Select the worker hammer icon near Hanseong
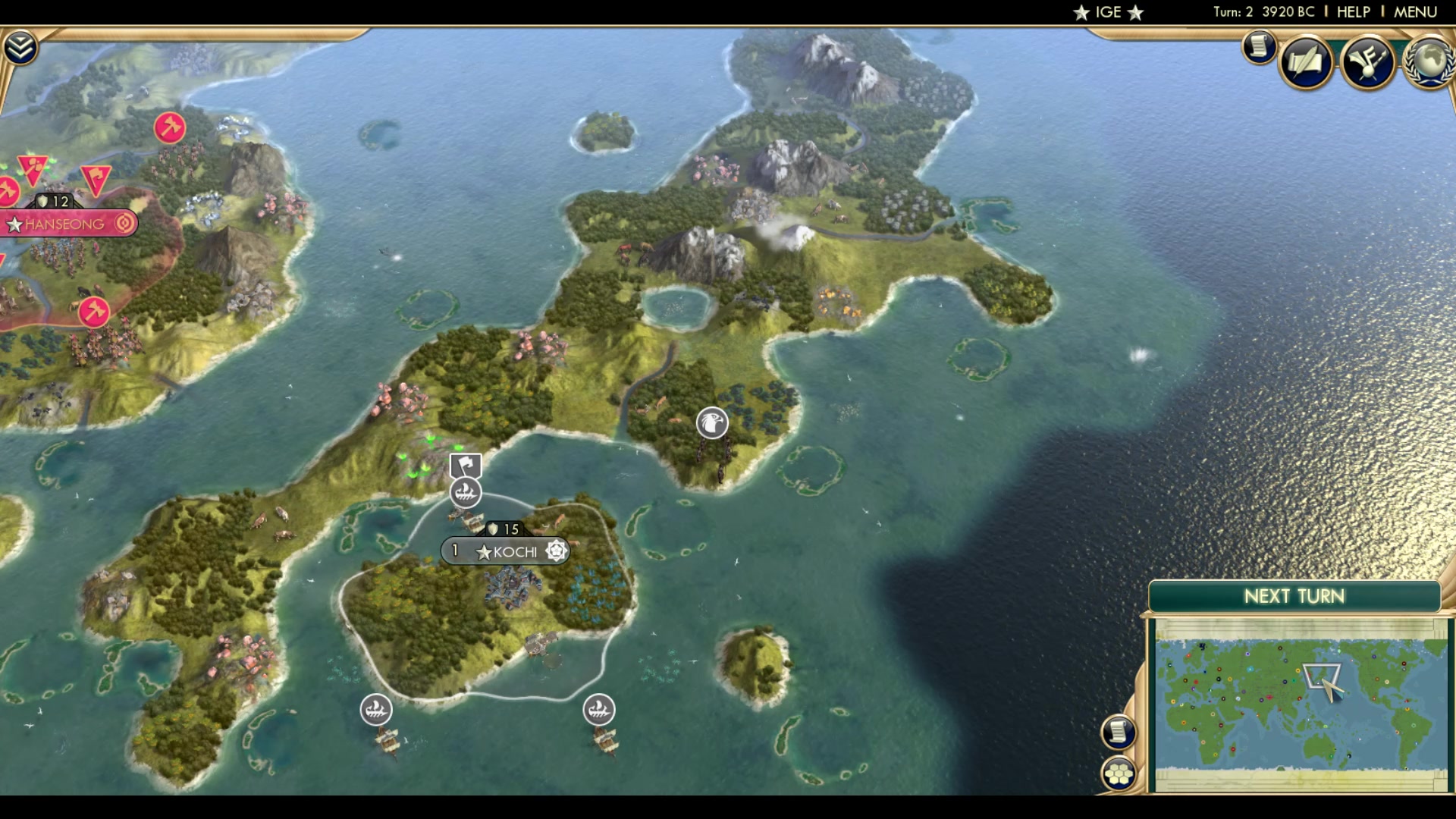Image resolution: width=1456 pixels, height=819 pixels. click(170, 129)
